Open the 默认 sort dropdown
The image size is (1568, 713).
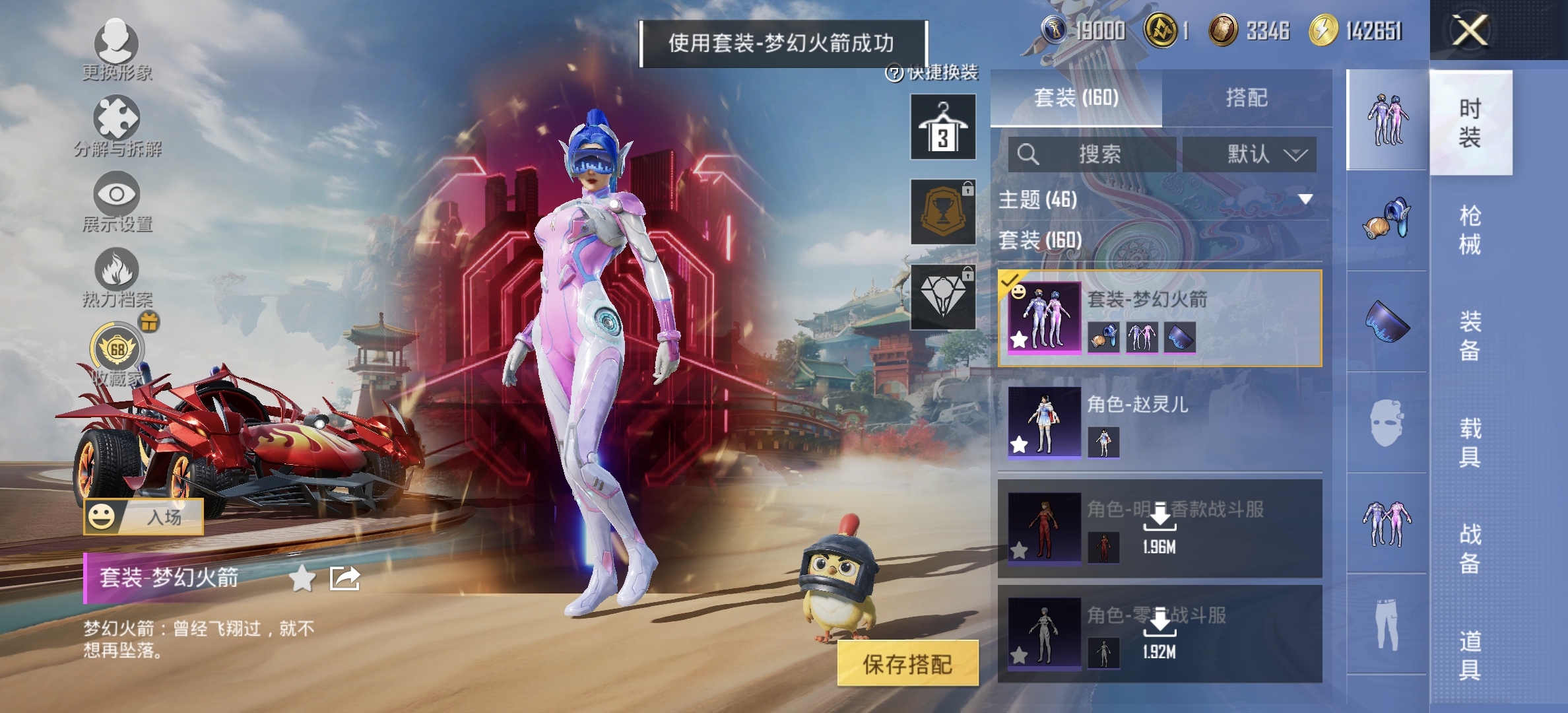click(1251, 155)
